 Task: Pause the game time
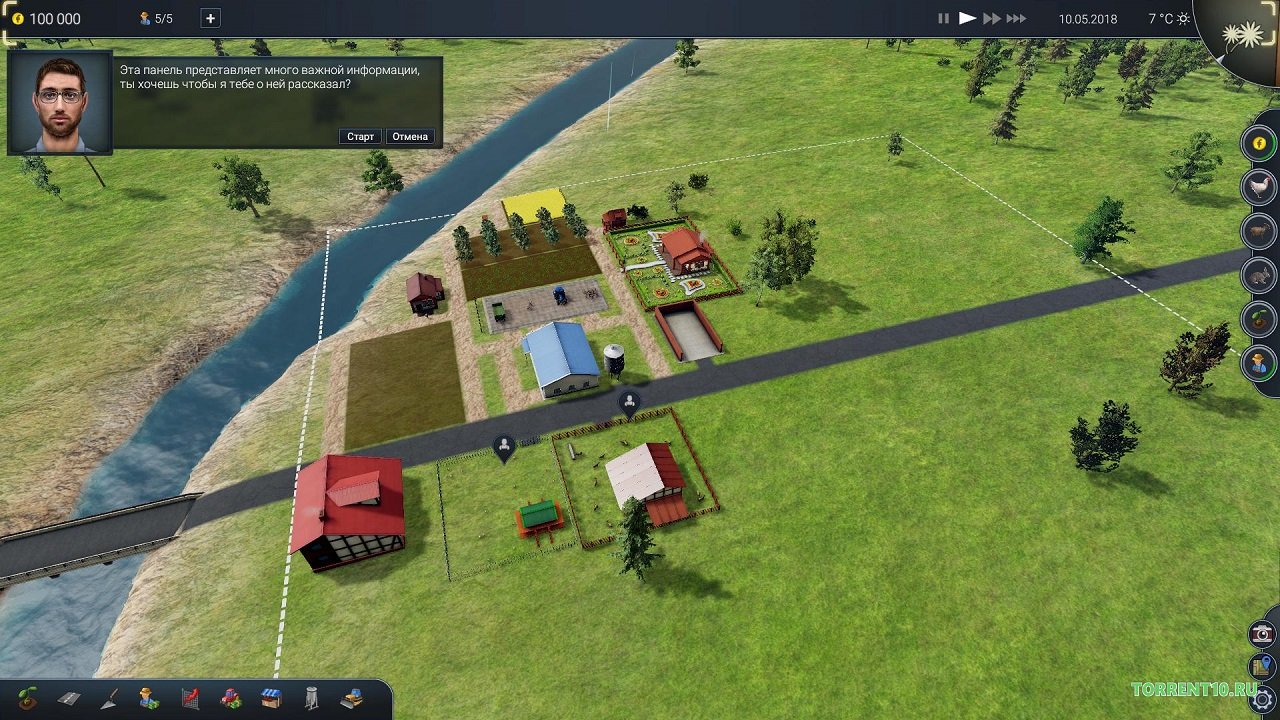click(943, 18)
